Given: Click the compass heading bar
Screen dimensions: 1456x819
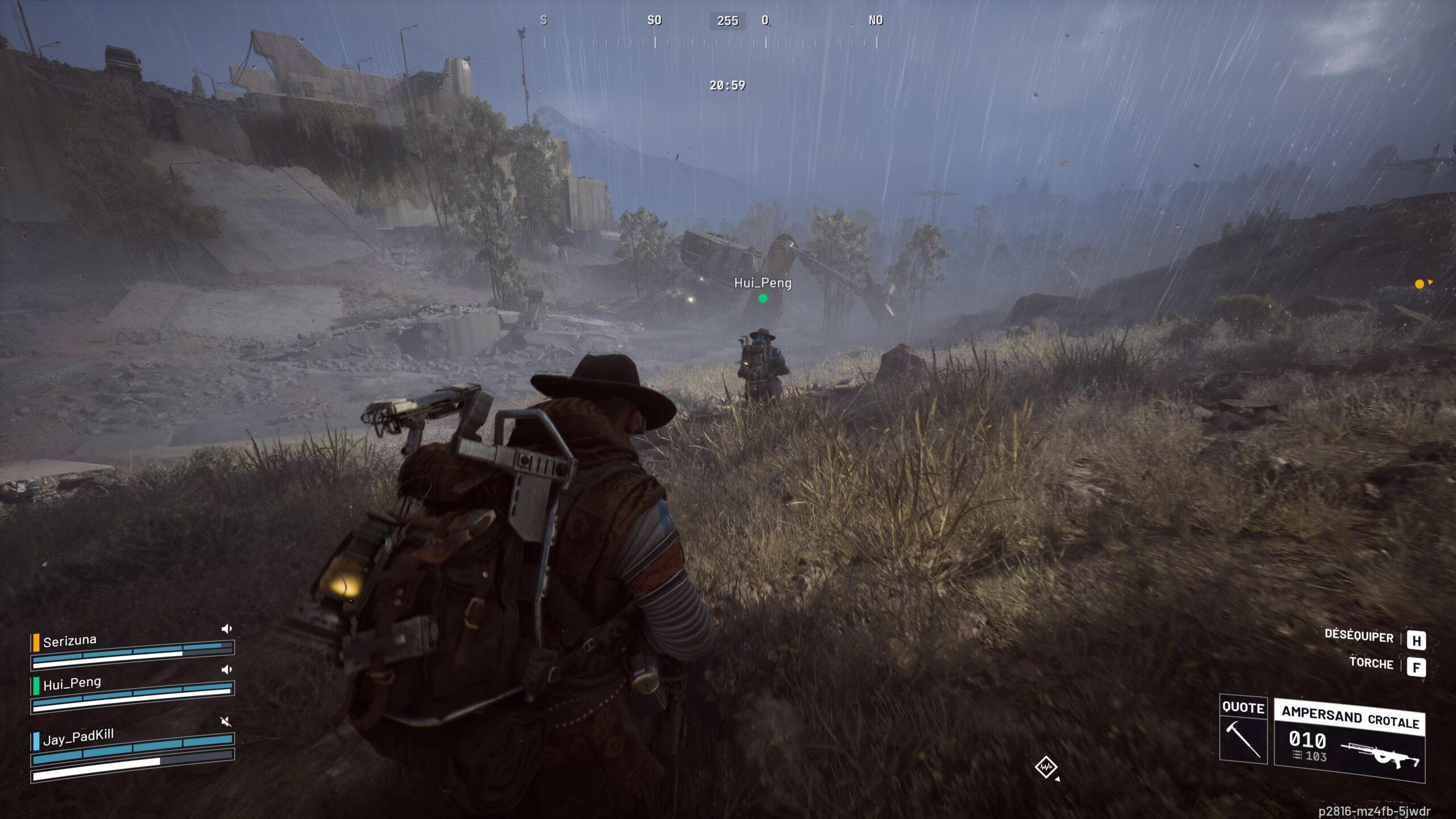Looking at the screenshot, I should click(x=711, y=42).
